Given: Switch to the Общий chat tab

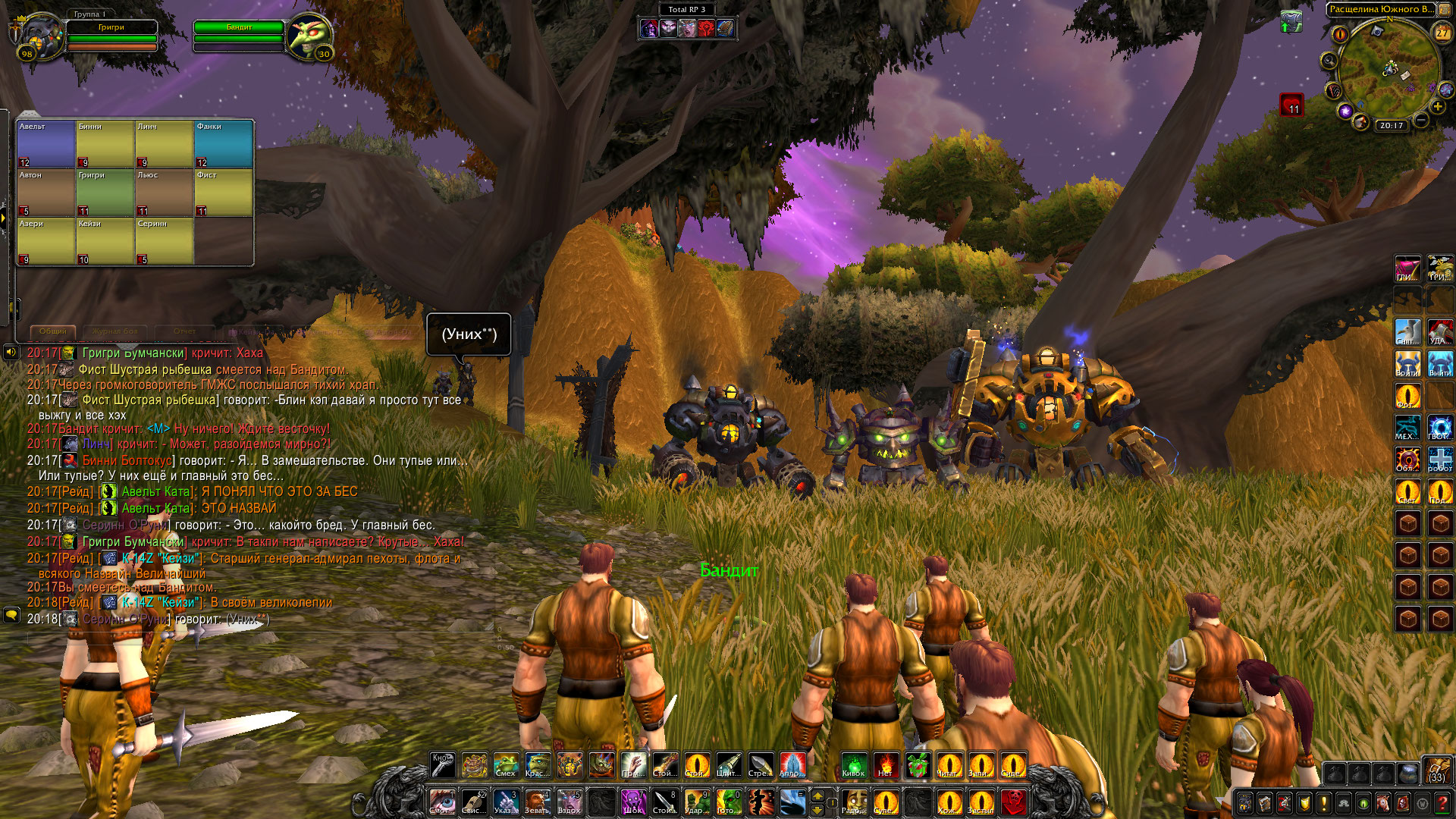Looking at the screenshot, I should coord(53,331).
